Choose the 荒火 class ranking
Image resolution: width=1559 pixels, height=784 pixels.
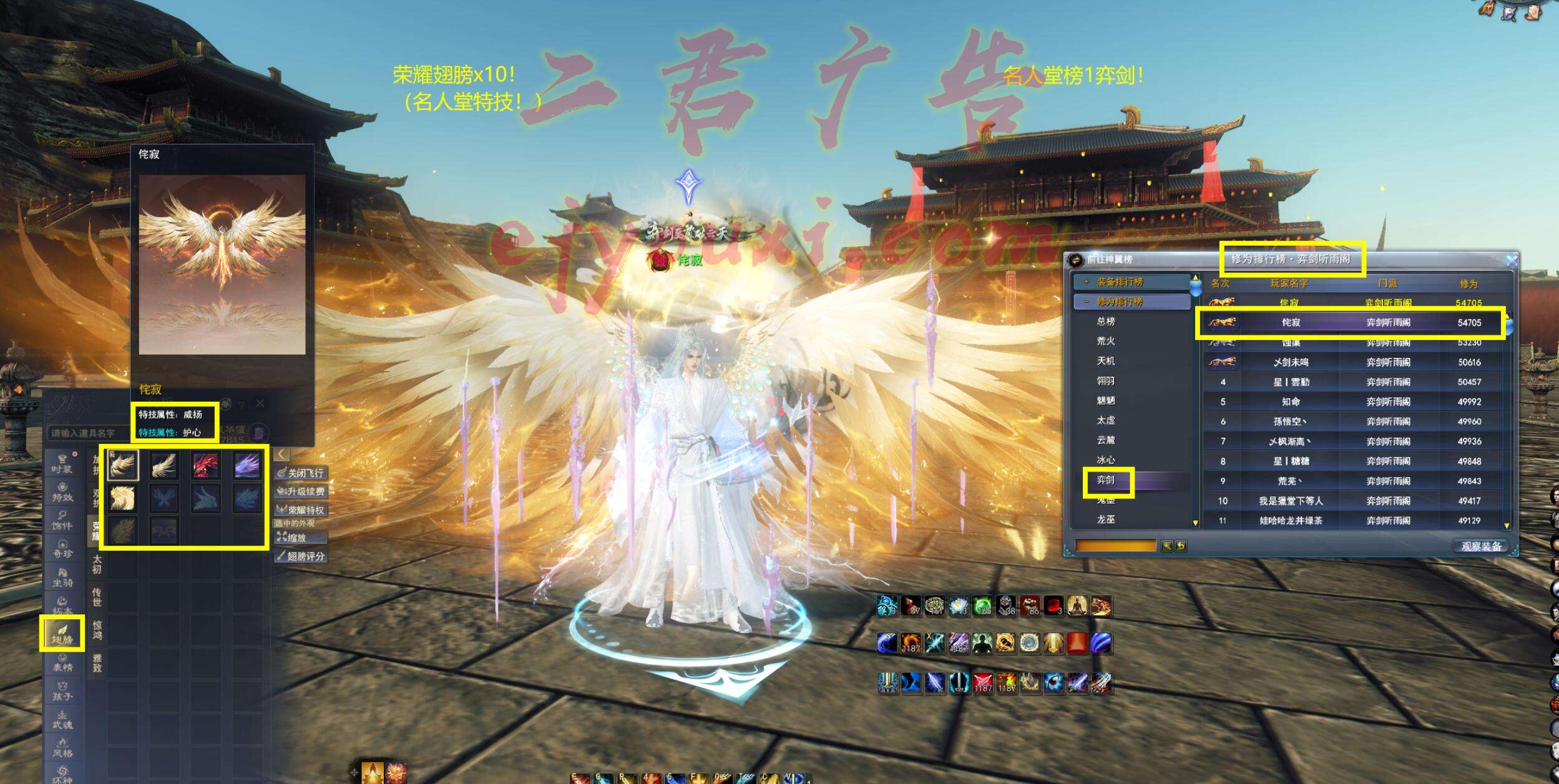(1106, 341)
